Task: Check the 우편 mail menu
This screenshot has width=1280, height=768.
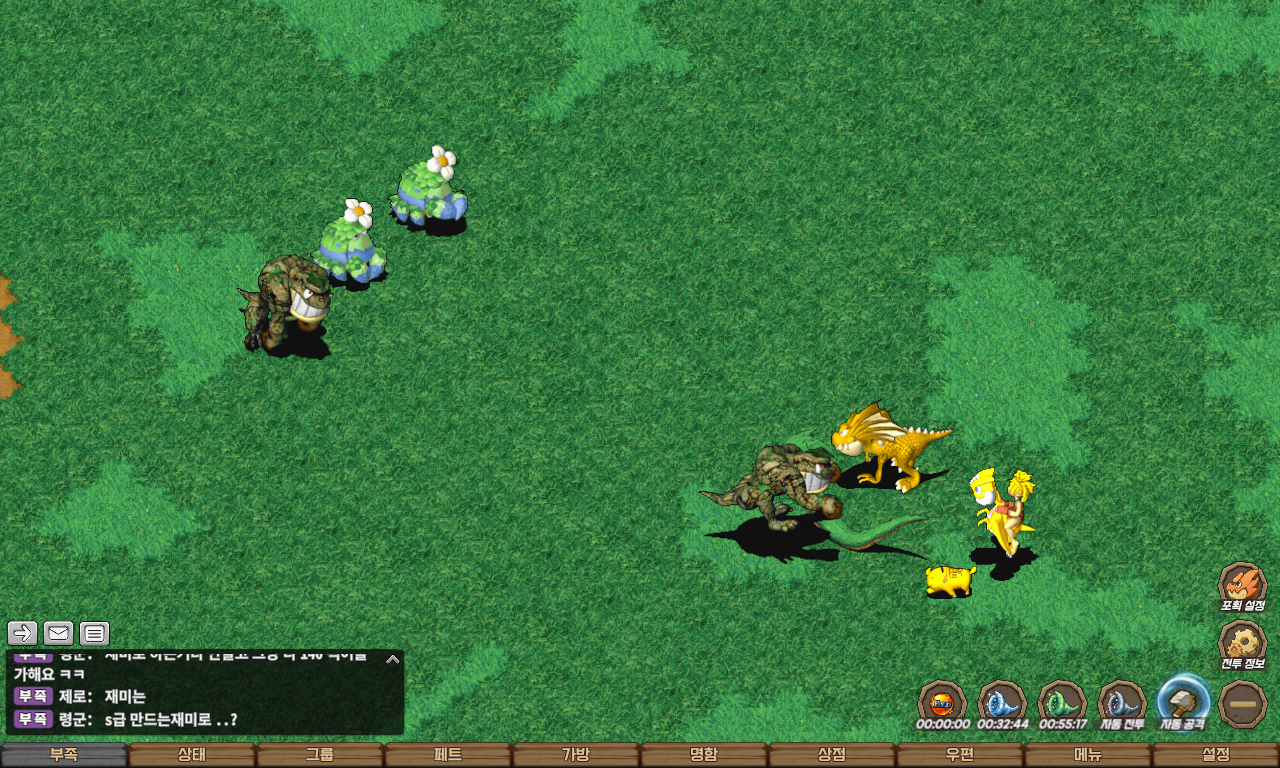Action: click(960, 755)
